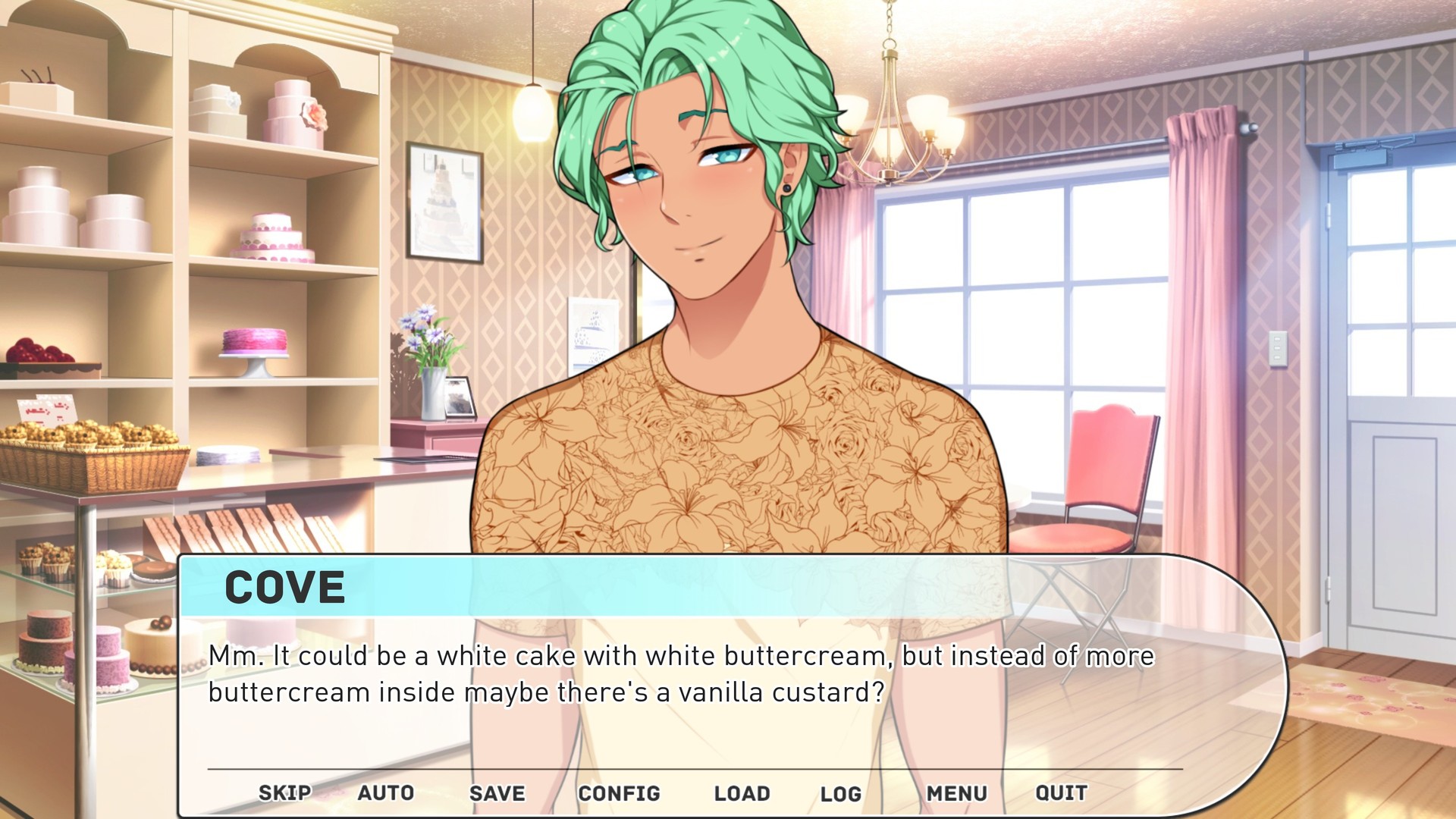
Task: Click Cove's character sprite
Action: (x=705, y=303)
